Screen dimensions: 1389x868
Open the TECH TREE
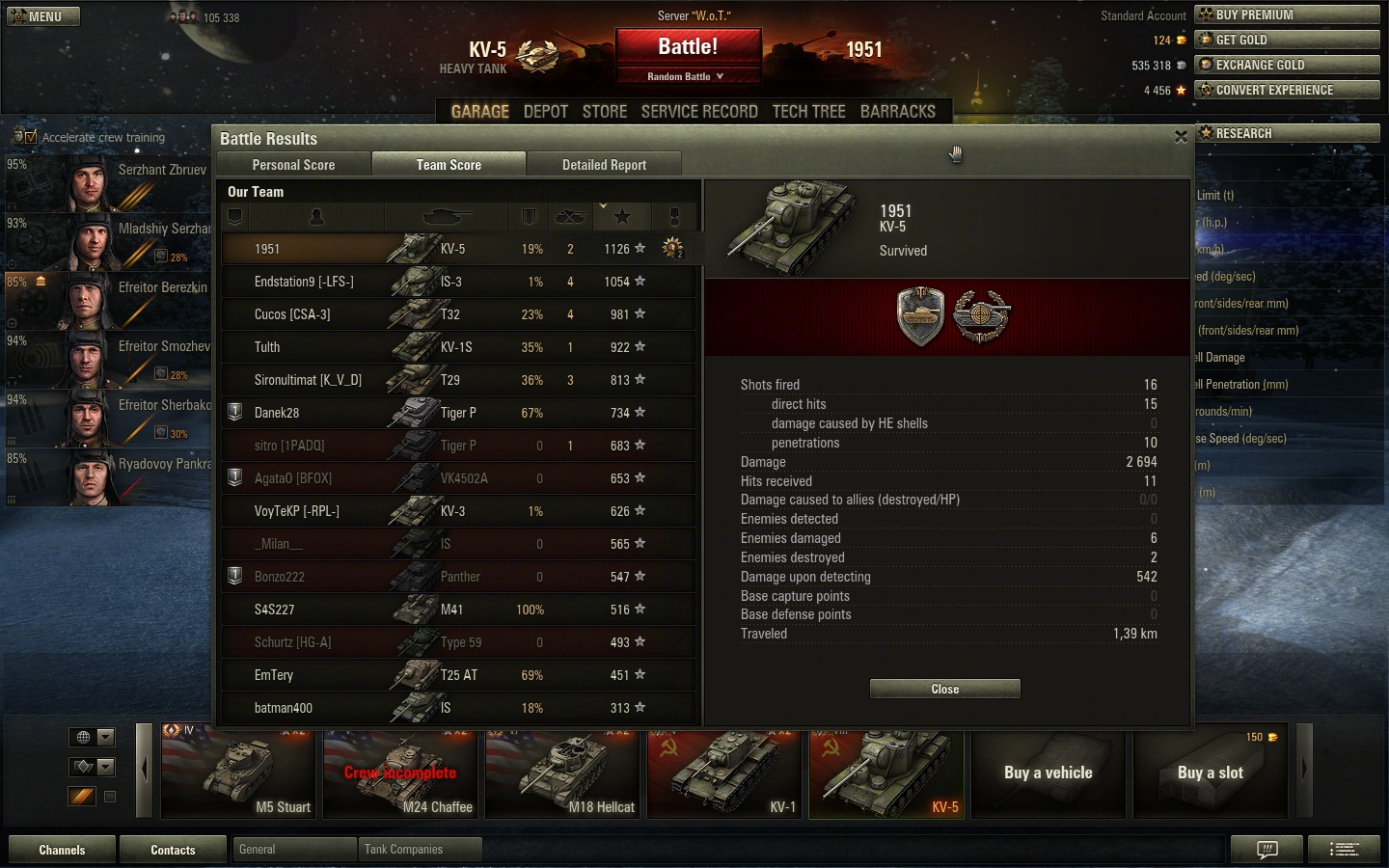(x=808, y=112)
